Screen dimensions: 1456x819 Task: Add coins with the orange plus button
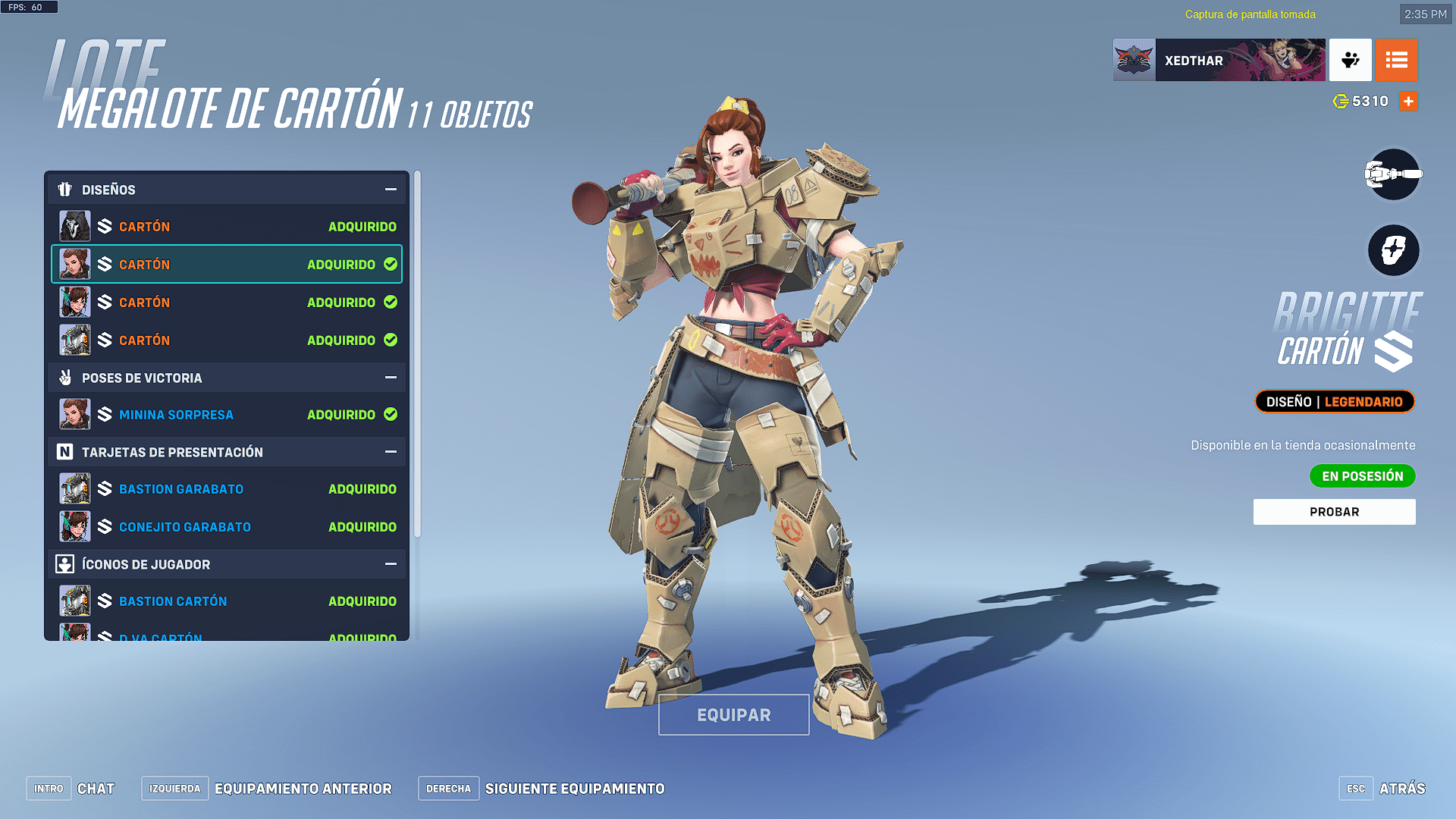[1408, 101]
